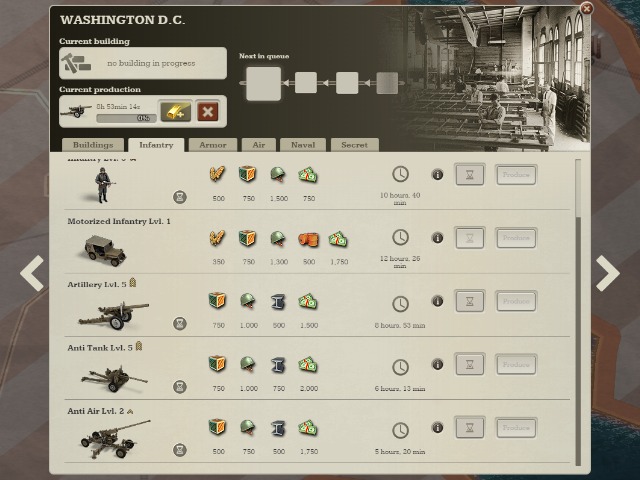Queue Anti Tank Lvl. 5 with hourglass button
Image resolution: width=640 pixels, height=480 pixels.
(x=470, y=365)
